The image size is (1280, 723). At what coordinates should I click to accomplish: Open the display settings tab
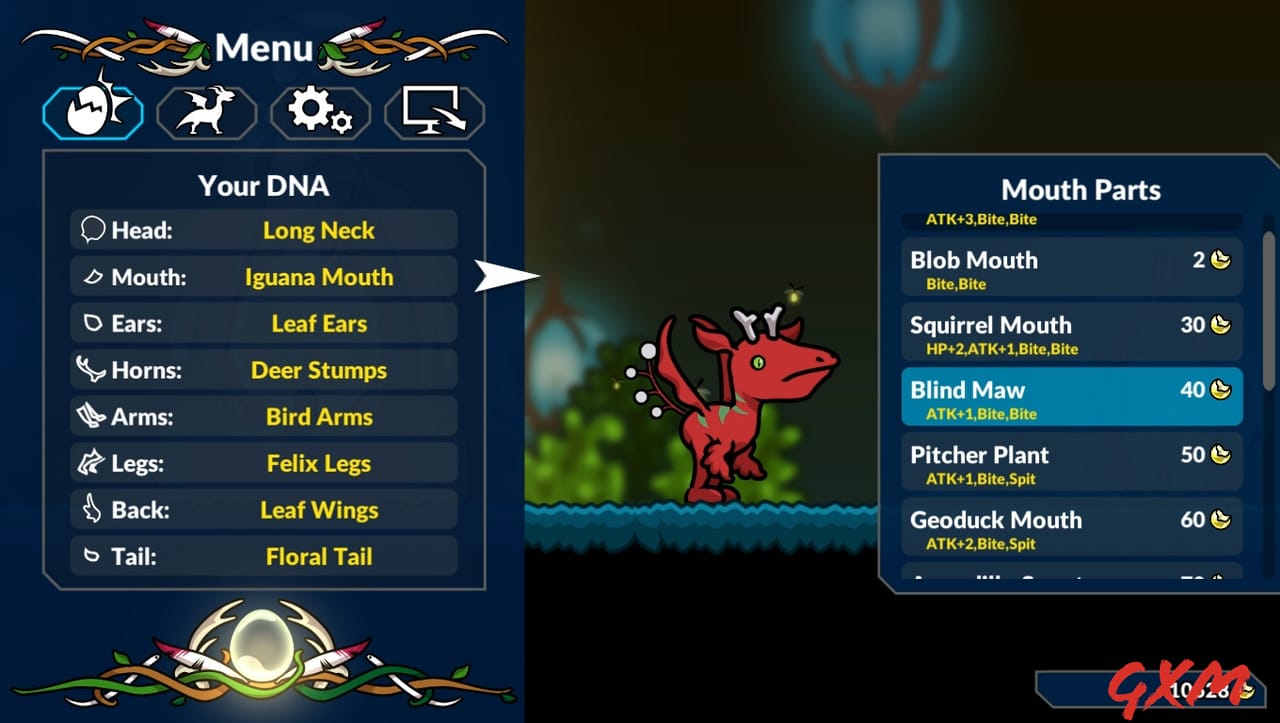coord(434,111)
